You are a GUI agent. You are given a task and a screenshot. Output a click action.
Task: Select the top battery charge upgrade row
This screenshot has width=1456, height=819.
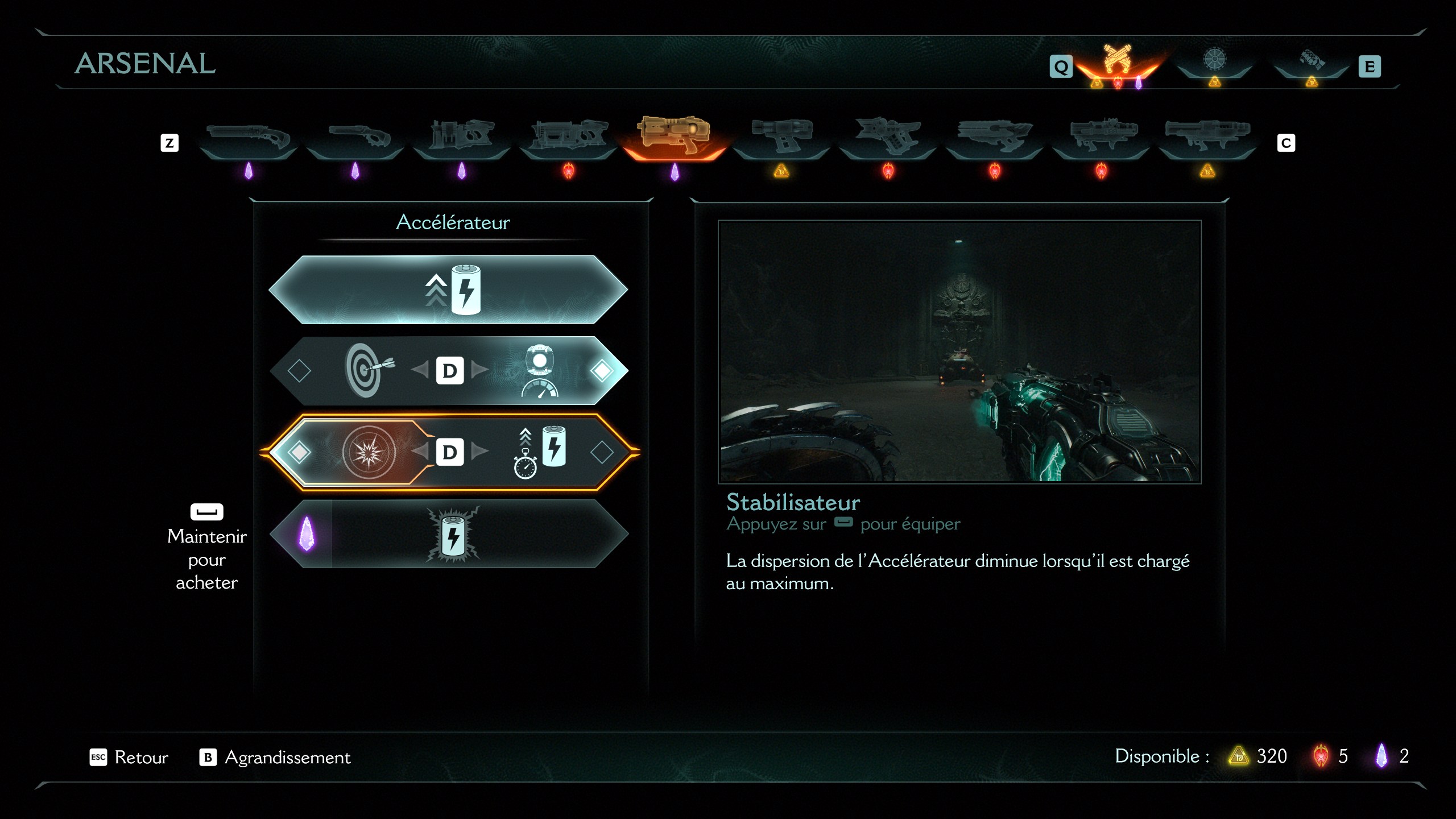pos(448,290)
